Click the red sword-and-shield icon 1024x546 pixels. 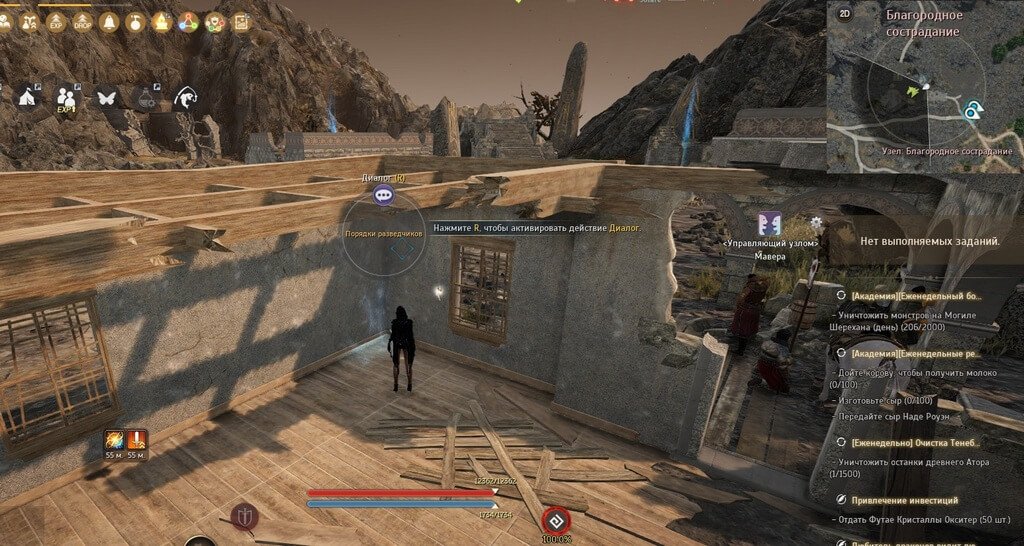[243, 516]
